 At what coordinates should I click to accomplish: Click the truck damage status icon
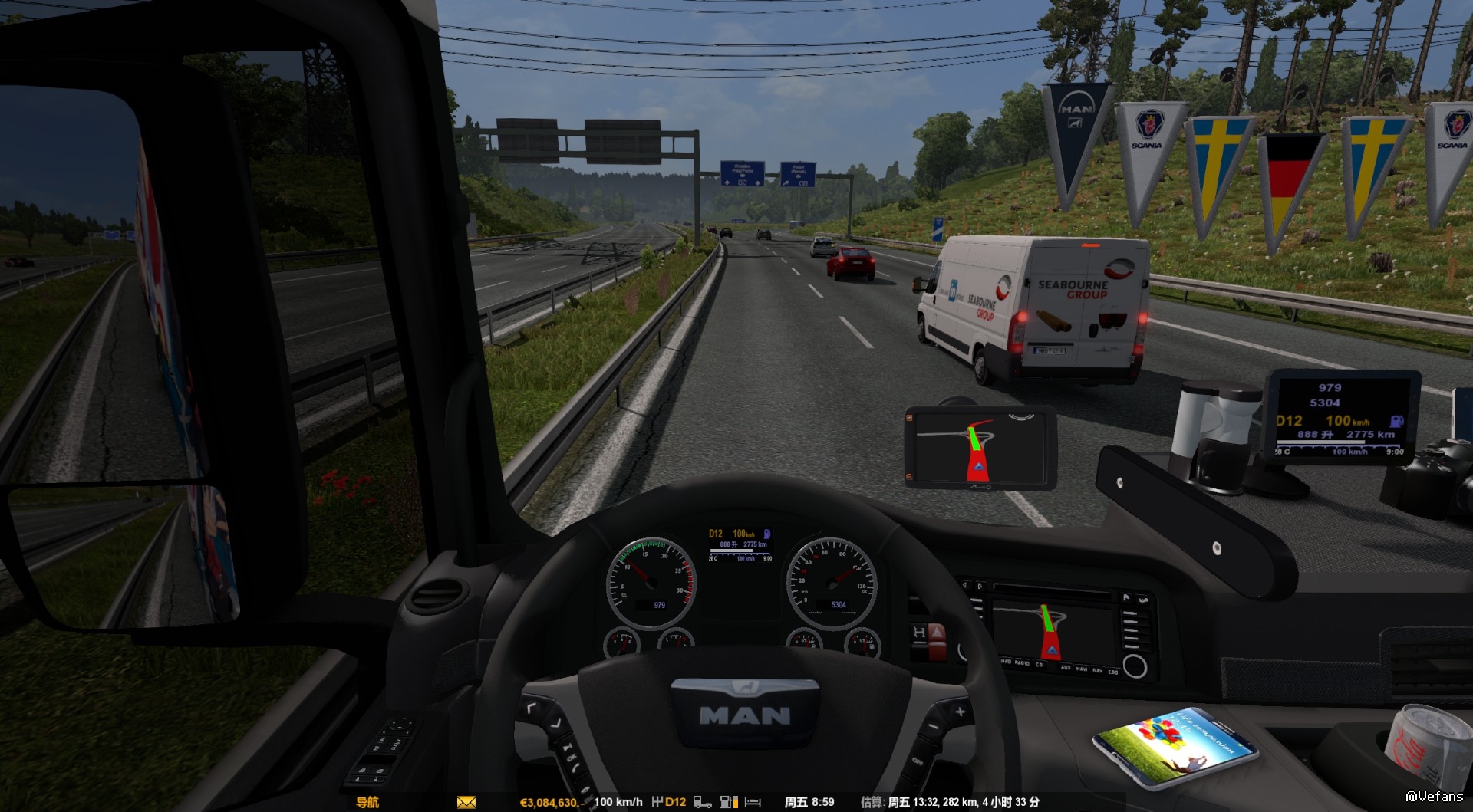click(702, 802)
